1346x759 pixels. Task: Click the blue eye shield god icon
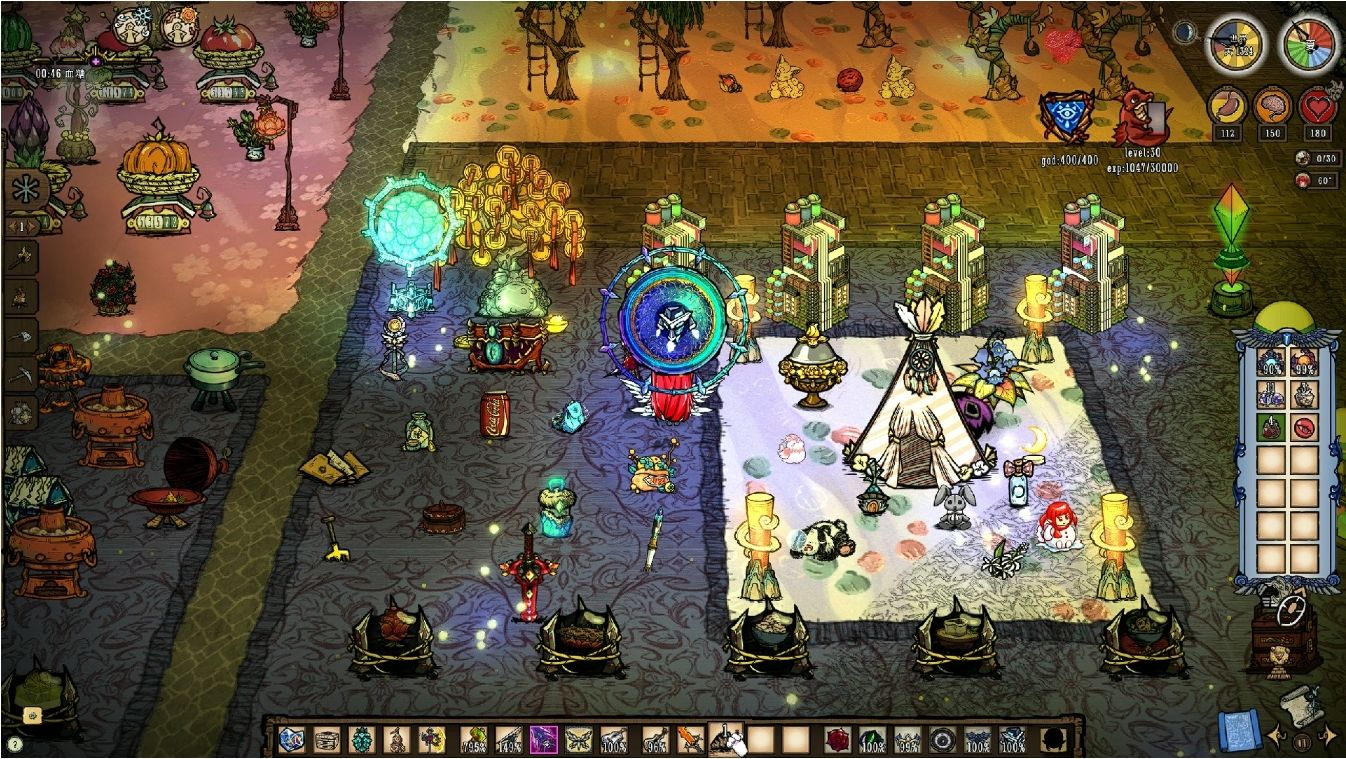point(1066,115)
